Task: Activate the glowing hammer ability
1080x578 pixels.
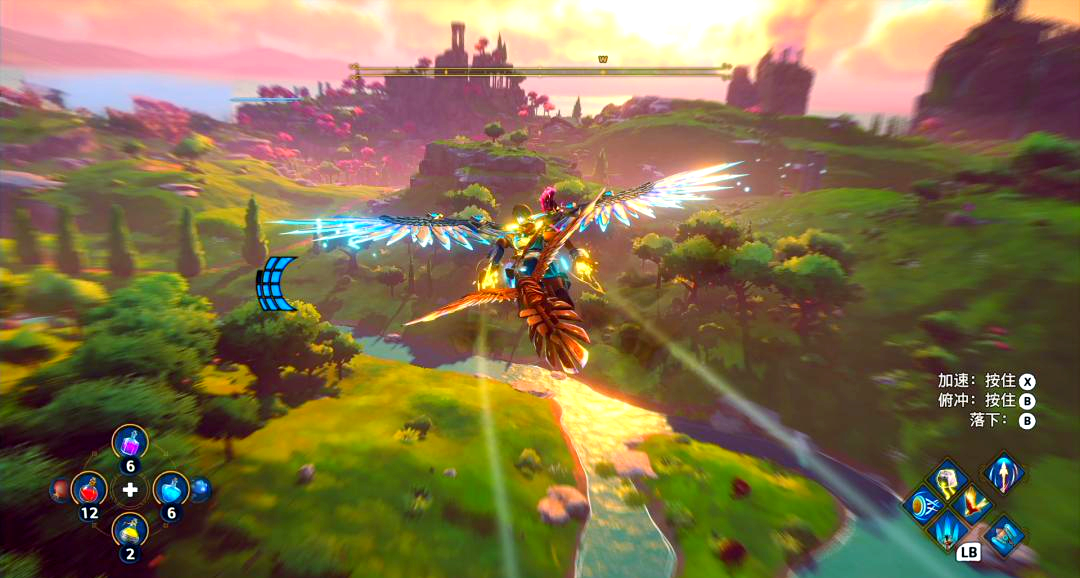Action: click(x=946, y=479)
